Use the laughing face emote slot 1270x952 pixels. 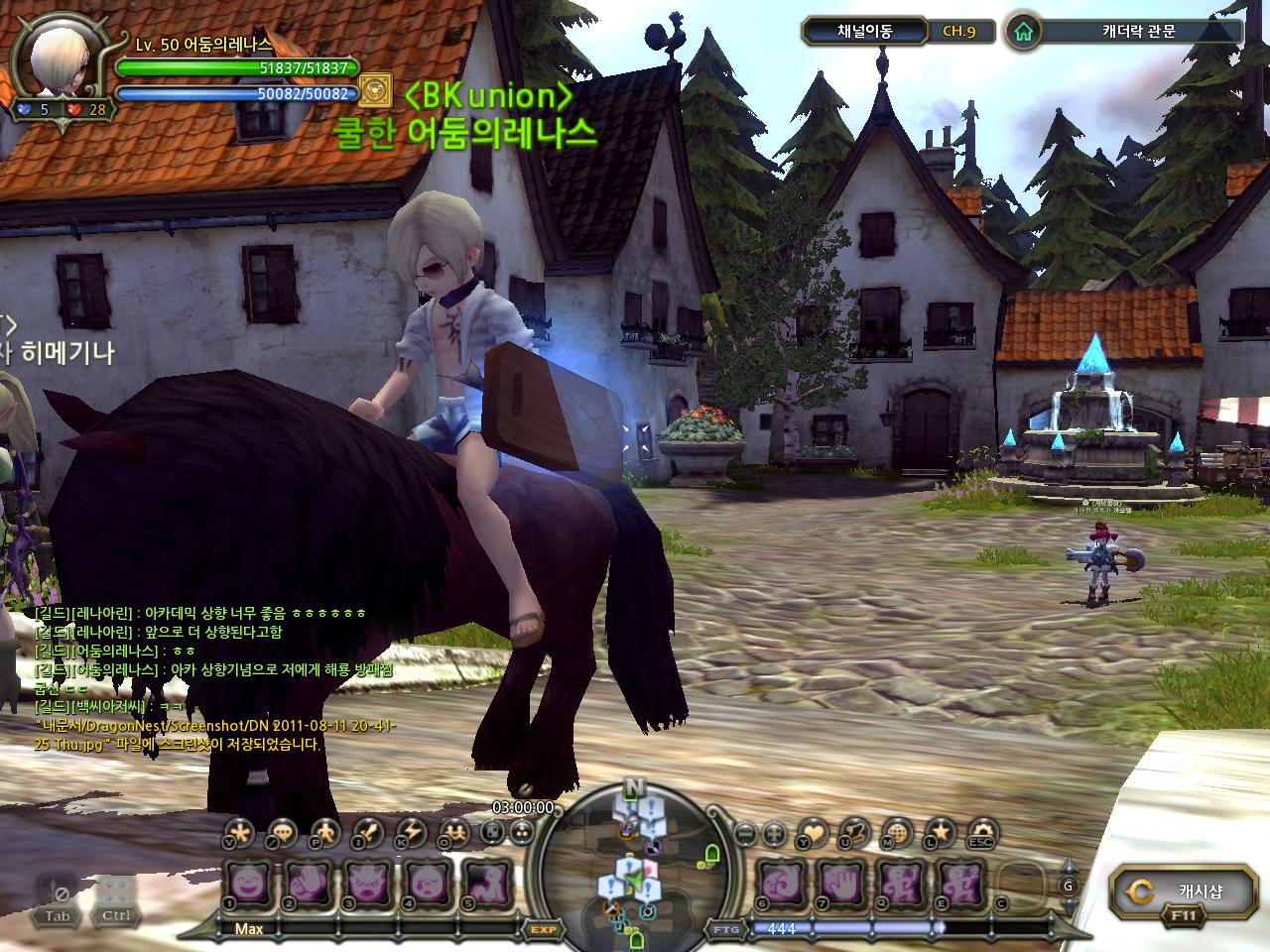(x=247, y=883)
